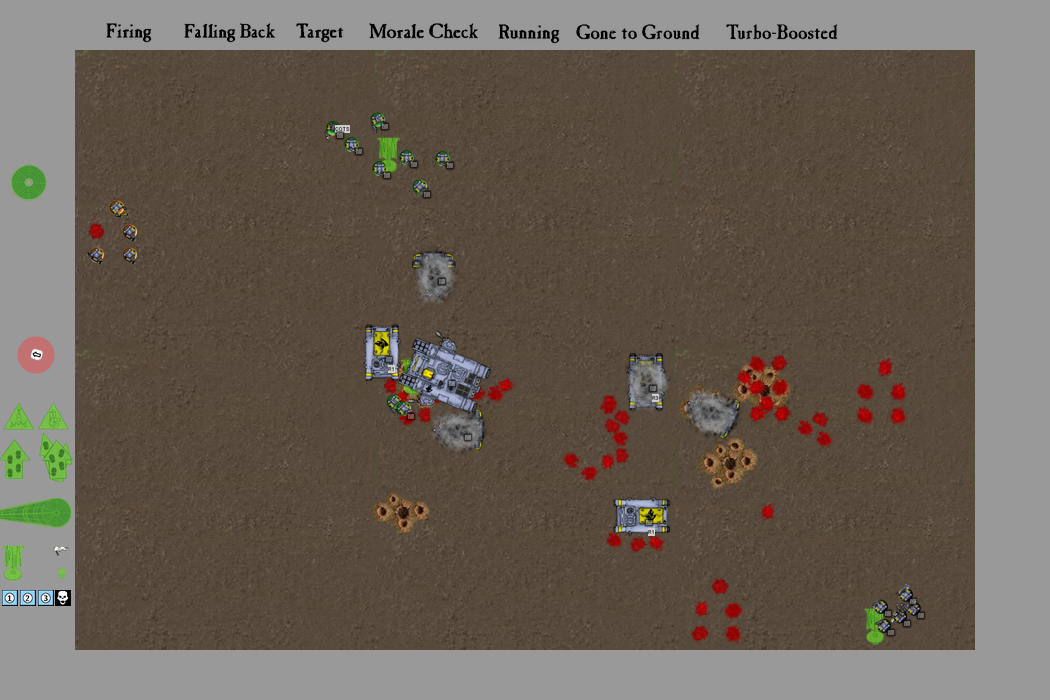
Task: Select the Morale Check marker
Action: [423, 32]
